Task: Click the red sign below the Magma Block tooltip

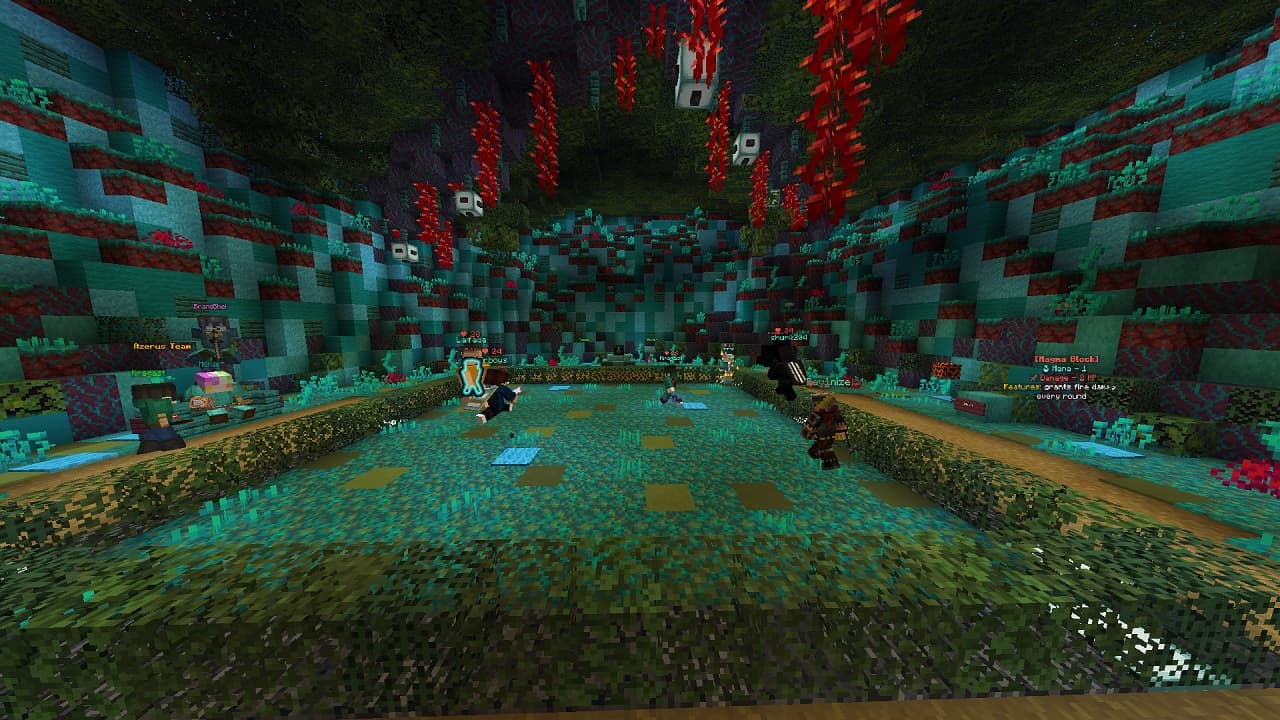Action: (x=970, y=405)
